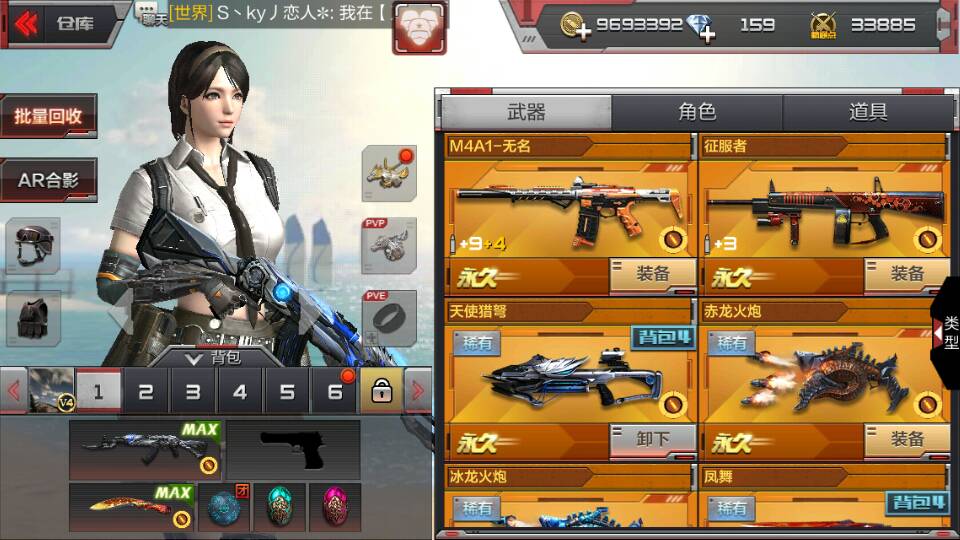Click the locked backpack slot padlock
This screenshot has height=540, width=960.
381,392
